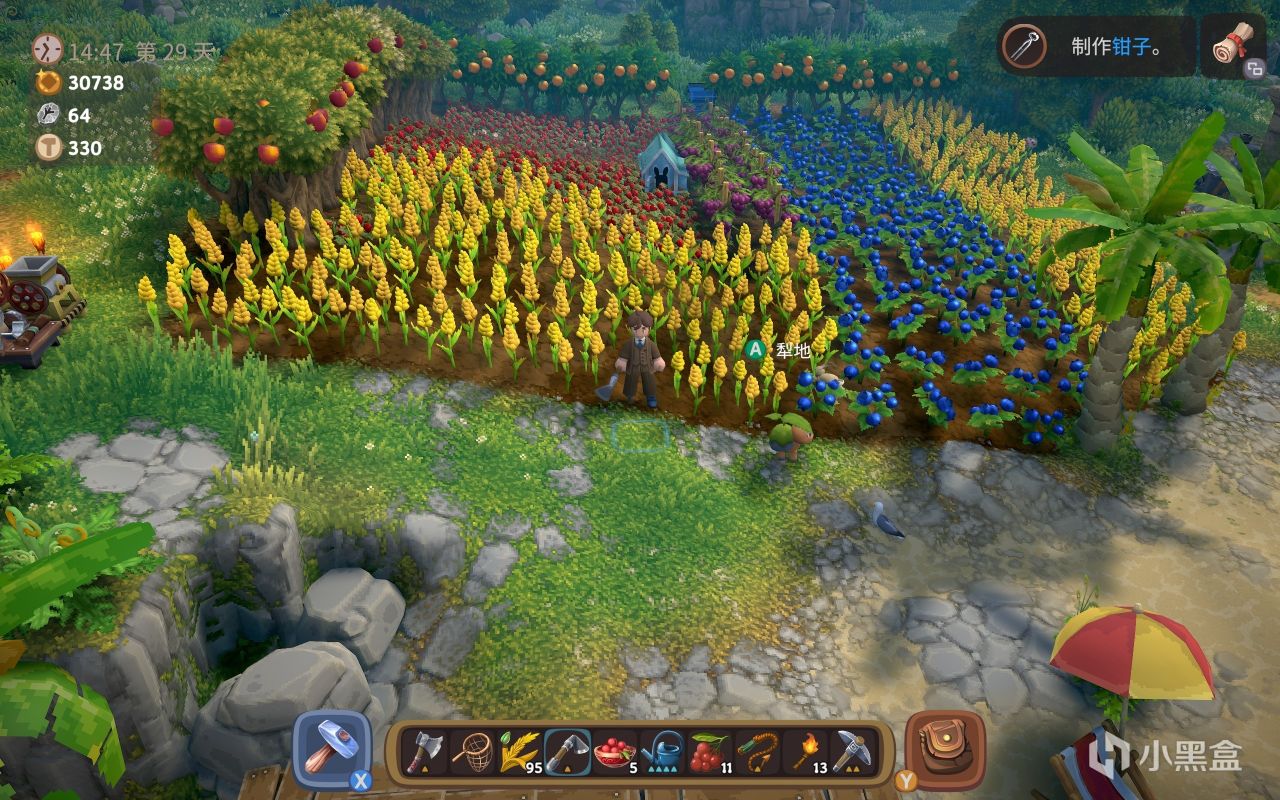
Task: Select the torch stack of 13
Action: coord(803,751)
